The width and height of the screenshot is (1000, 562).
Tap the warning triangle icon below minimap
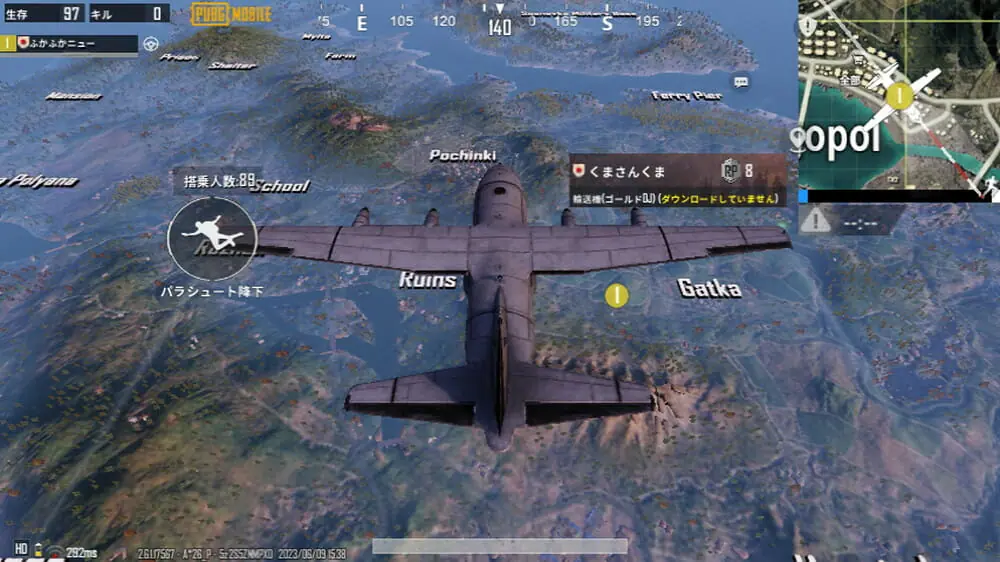tap(816, 220)
